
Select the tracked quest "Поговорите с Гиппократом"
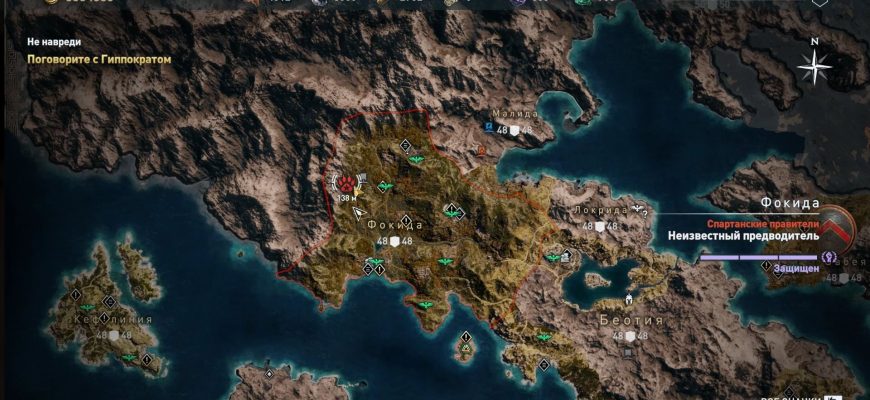[99, 59]
